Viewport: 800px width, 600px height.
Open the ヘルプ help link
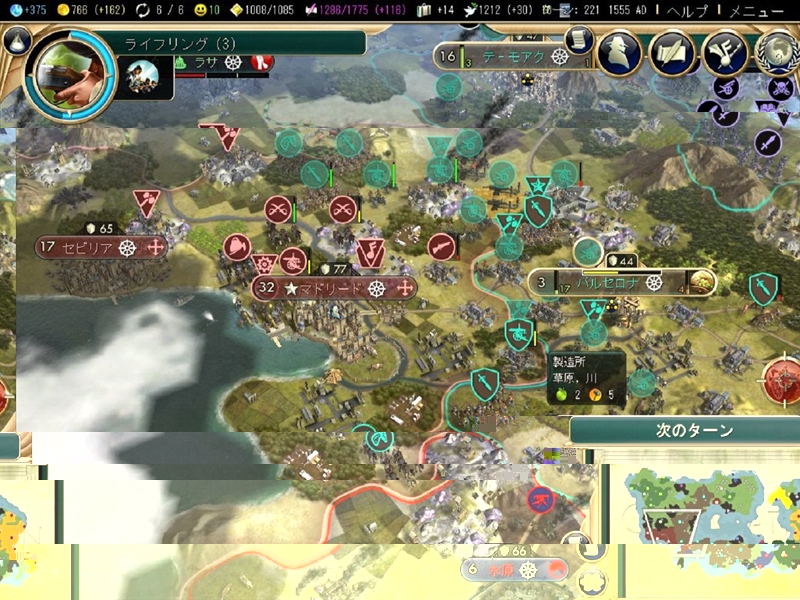[687, 11]
